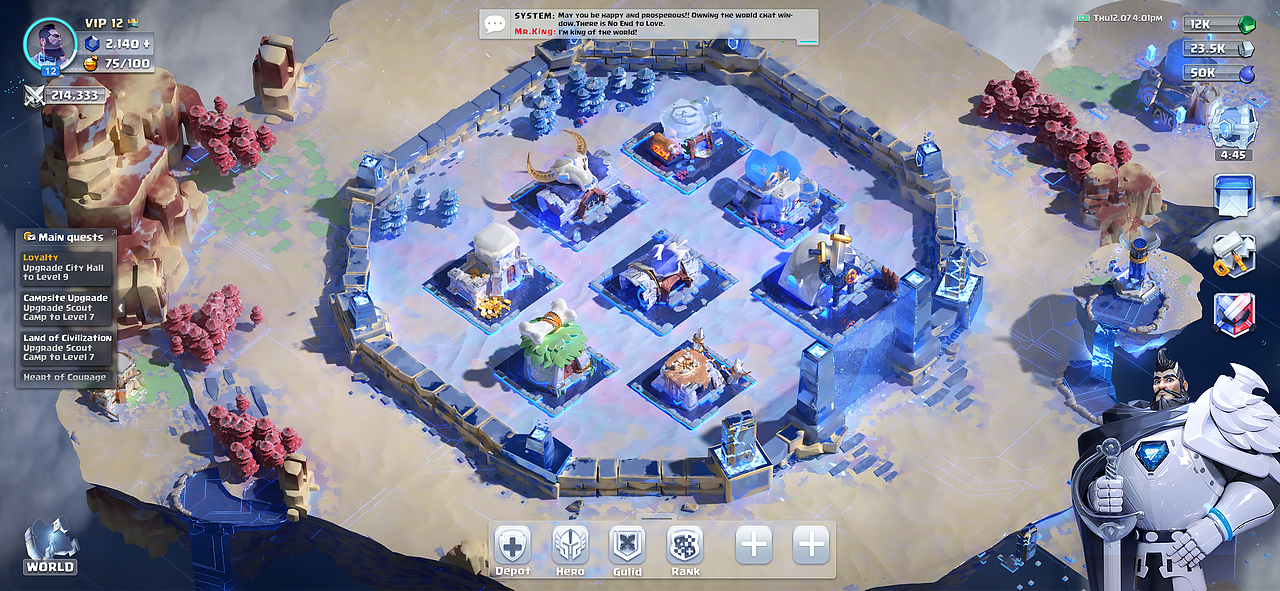
Task: Open the Guild menu
Action: tap(627, 548)
